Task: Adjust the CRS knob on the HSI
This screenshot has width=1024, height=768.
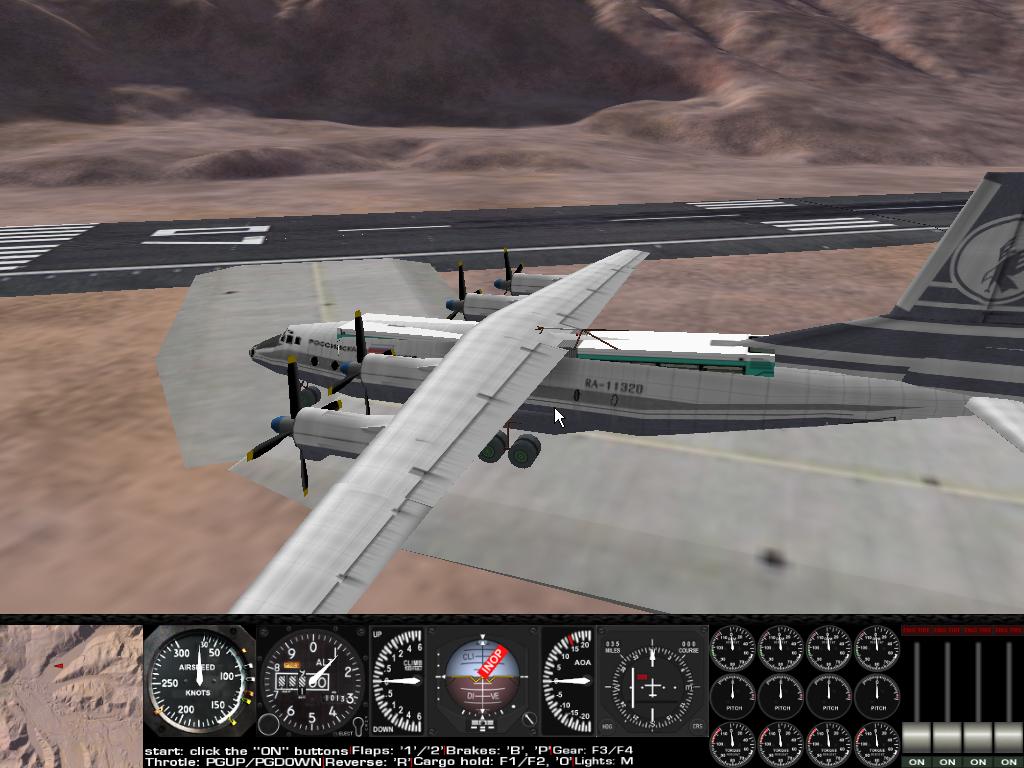Action: (x=698, y=727)
